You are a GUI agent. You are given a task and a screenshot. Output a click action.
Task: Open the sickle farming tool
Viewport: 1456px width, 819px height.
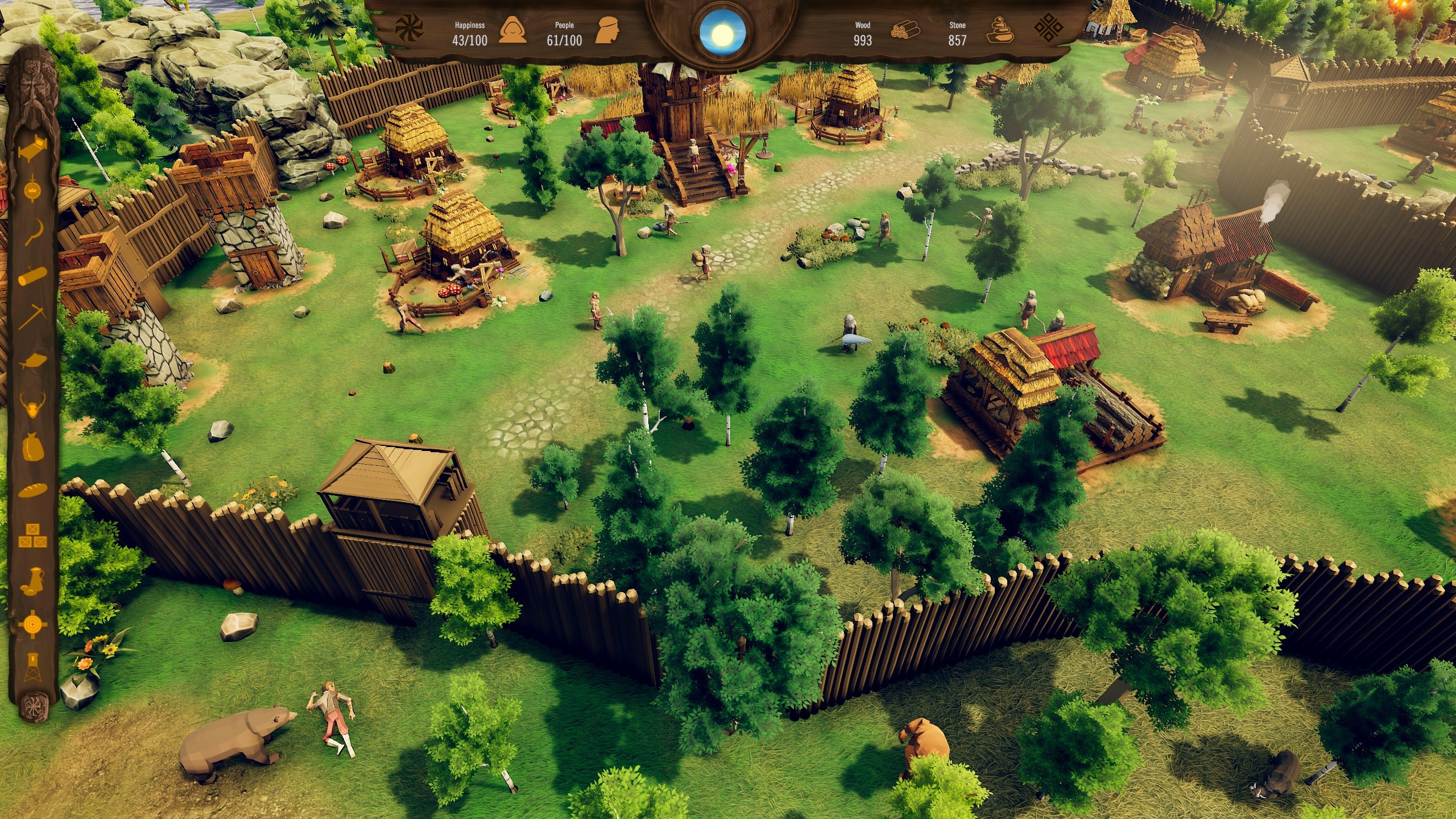tap(32, 231)
